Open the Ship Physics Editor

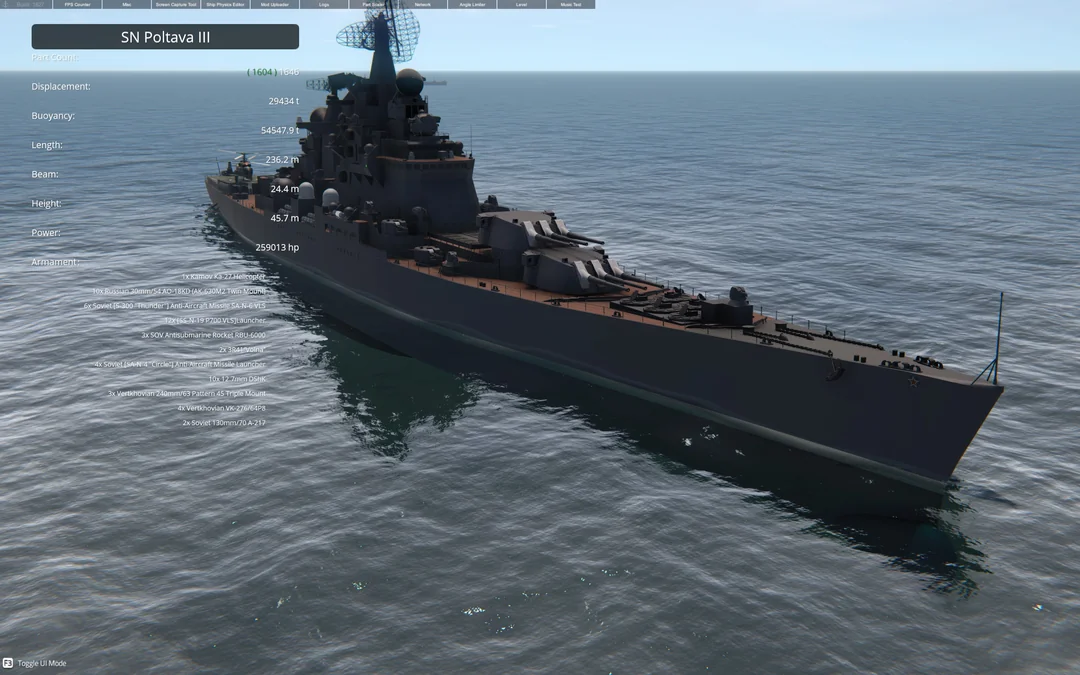pyautogui.click(x=225, y=4)
